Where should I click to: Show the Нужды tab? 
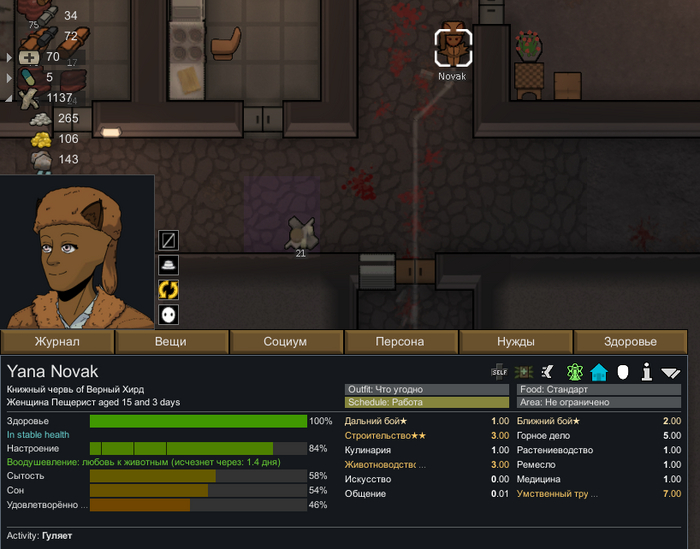[x=516, y=341]
